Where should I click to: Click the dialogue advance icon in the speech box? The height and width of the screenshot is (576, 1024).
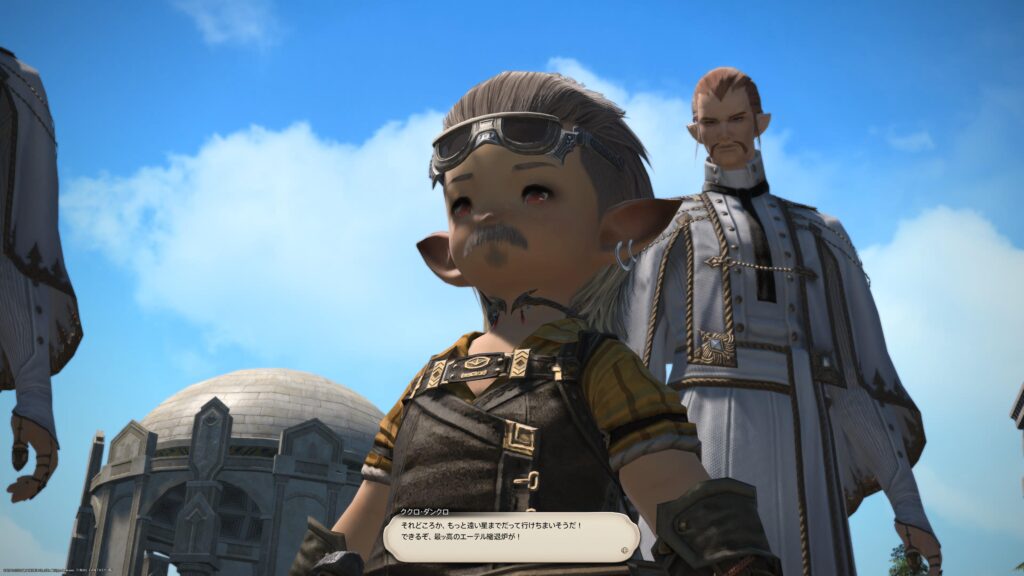[x=626, y=549]
